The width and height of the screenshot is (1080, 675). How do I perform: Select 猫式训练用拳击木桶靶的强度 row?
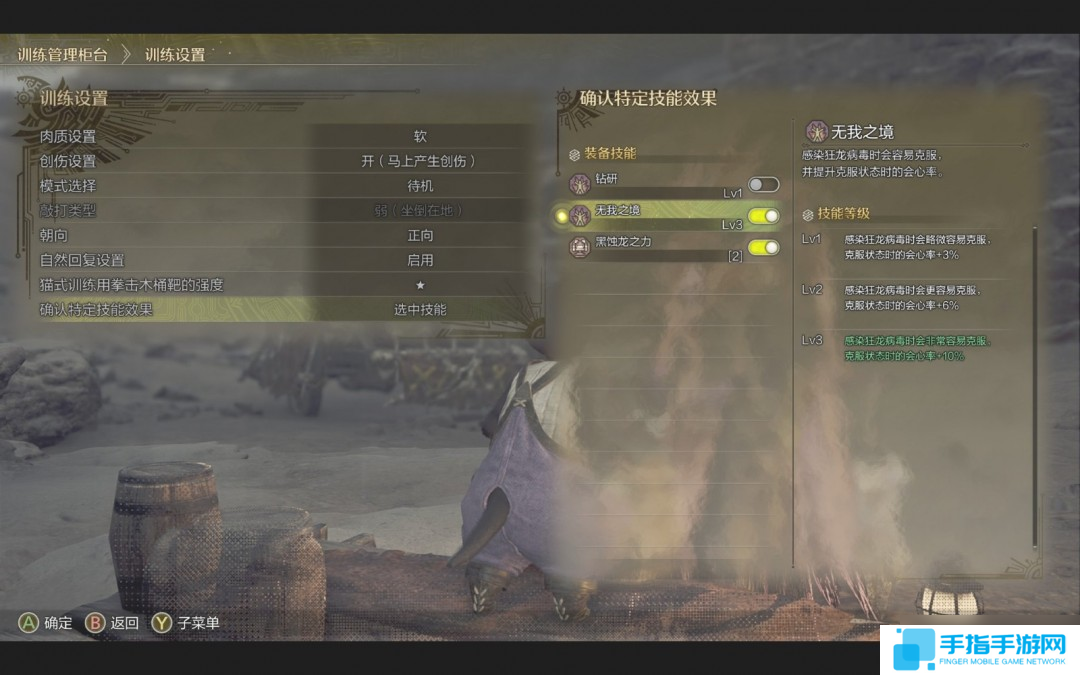pyautogui.click(x=280, y=285)
